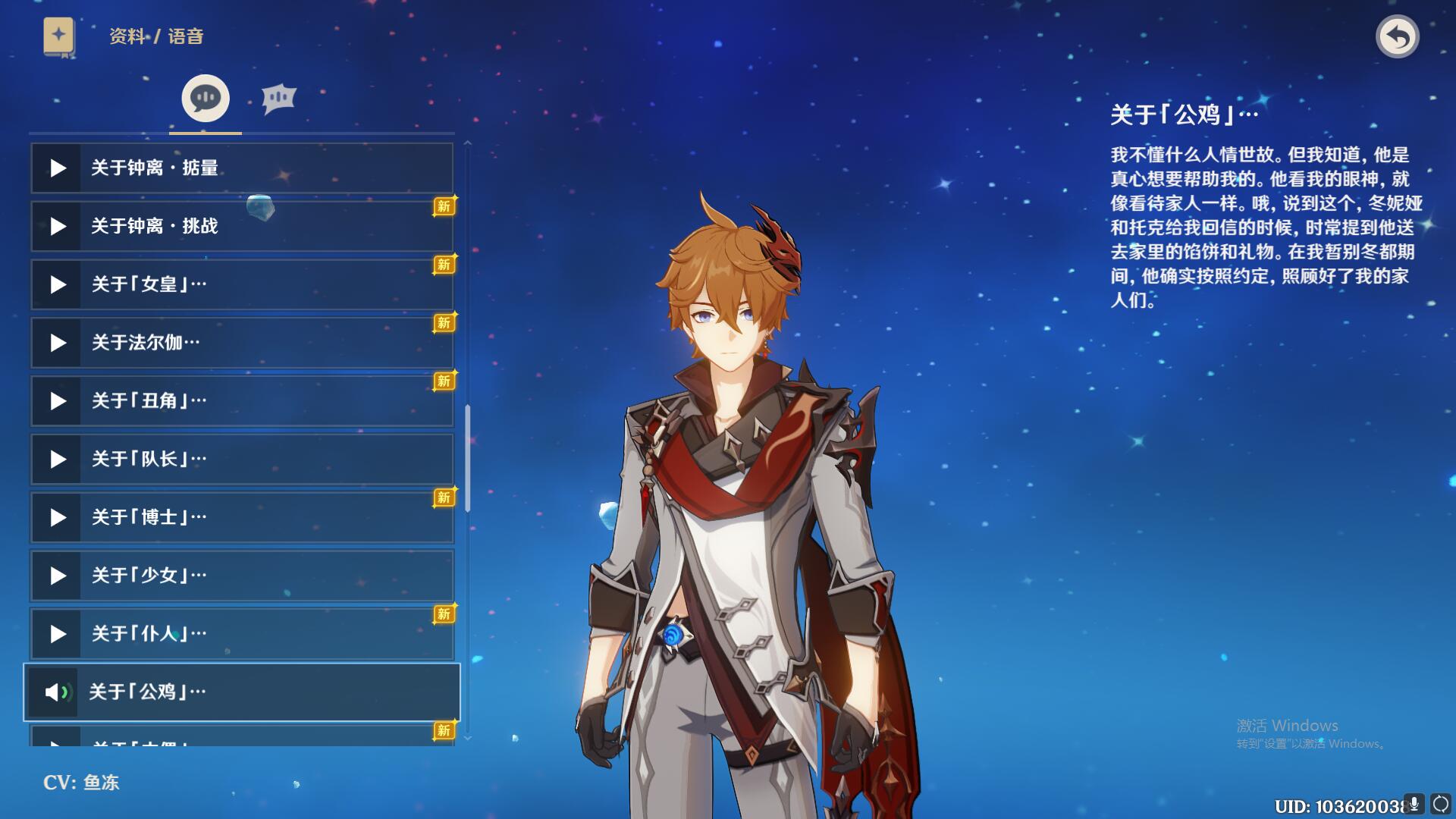This screenshot has width=1456, height=819.
Task: Choose the 关于「少女」 voice entry
Action: (243, 576)
